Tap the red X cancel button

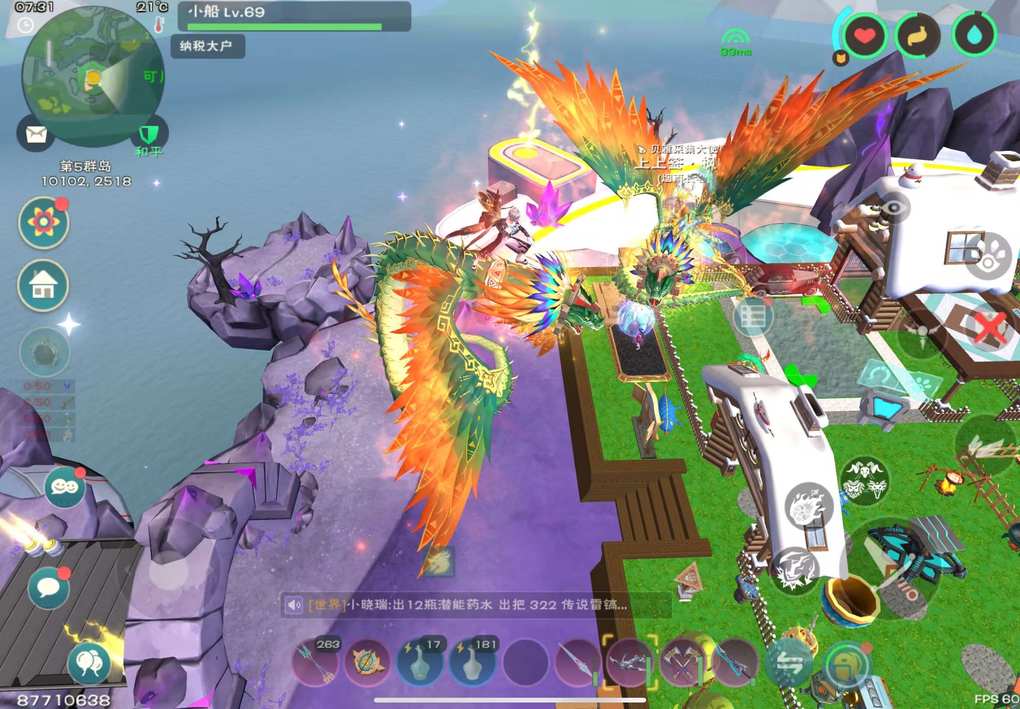pyautogui.click(x=988, y=326)
